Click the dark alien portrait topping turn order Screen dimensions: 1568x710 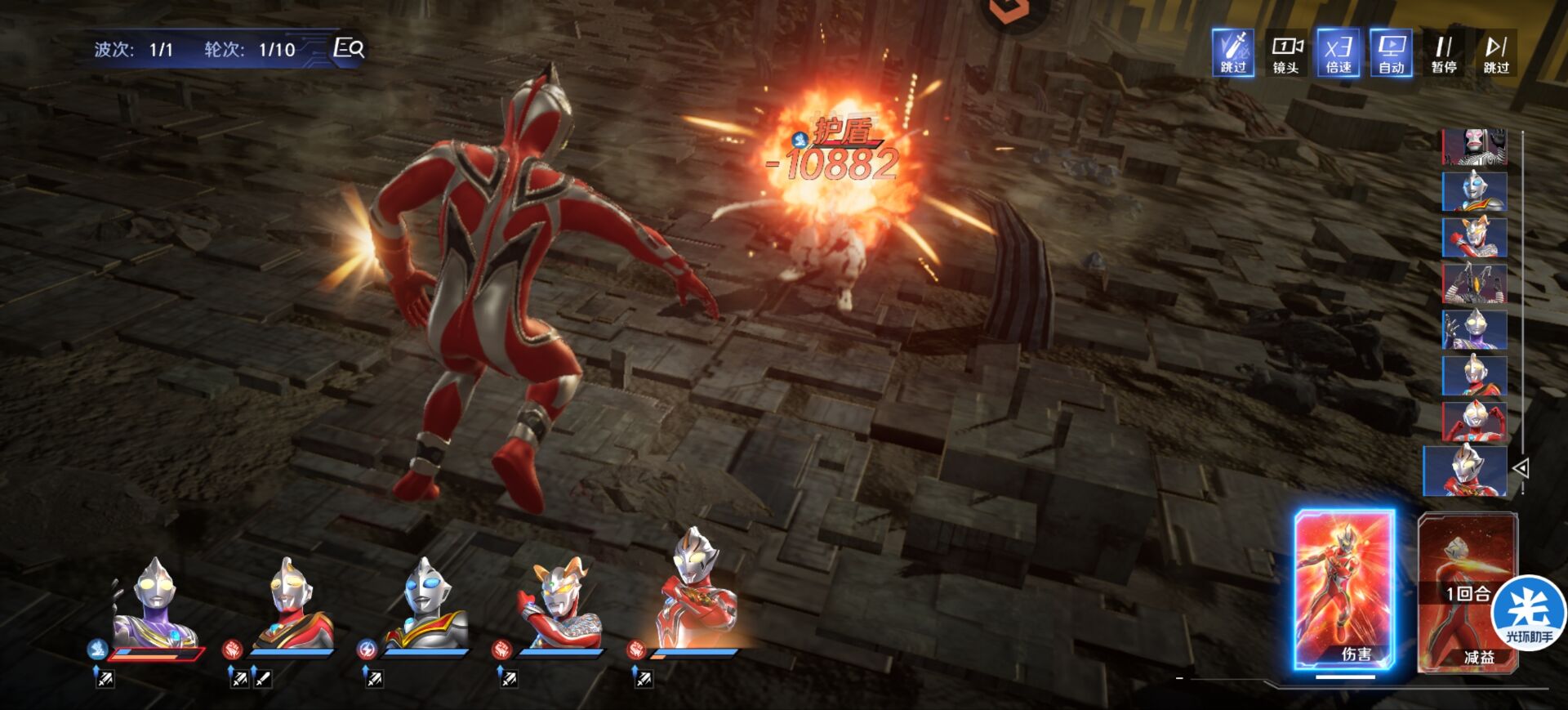(x=1474, y=147)
